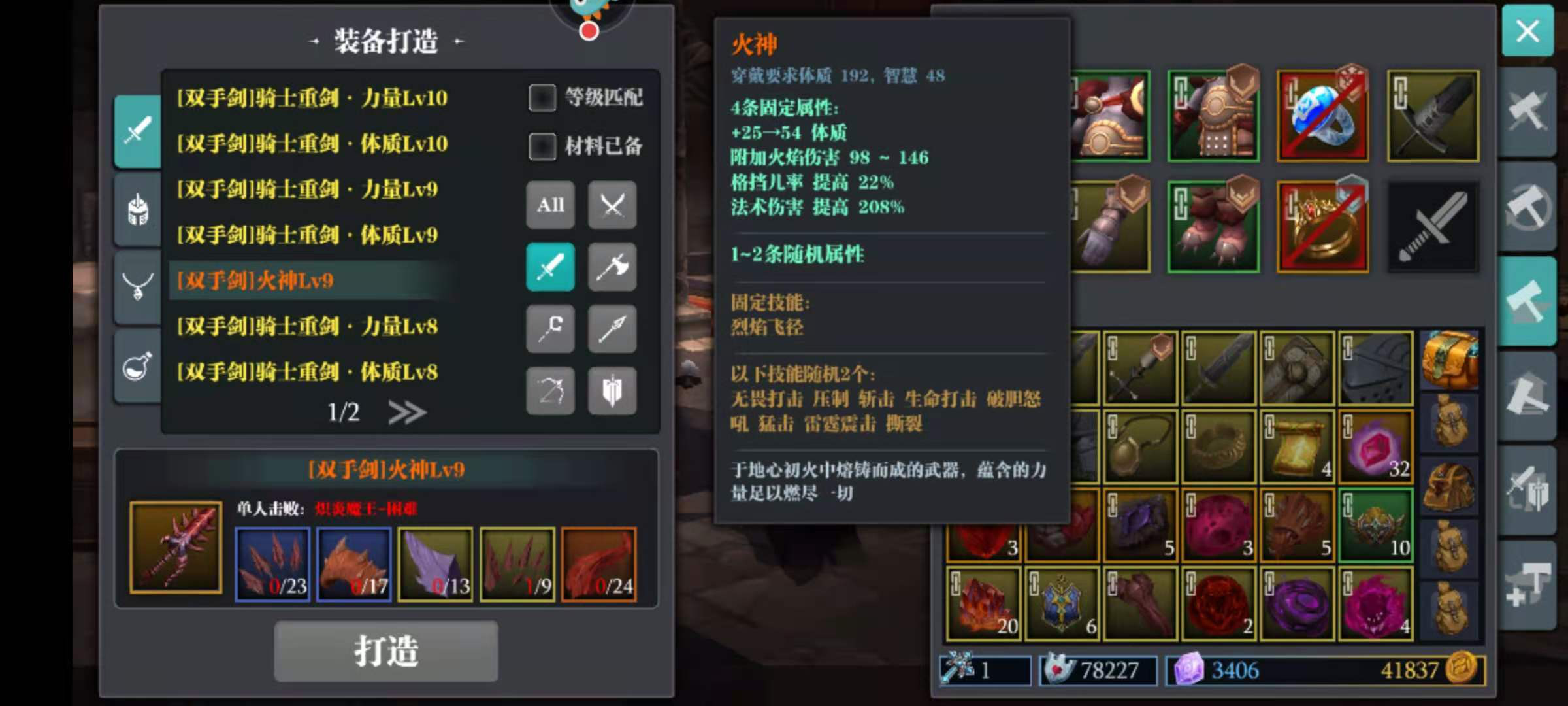1568x706 pixels.
Task: Select the bow weapon filter icon
Action: pos(551,392)
